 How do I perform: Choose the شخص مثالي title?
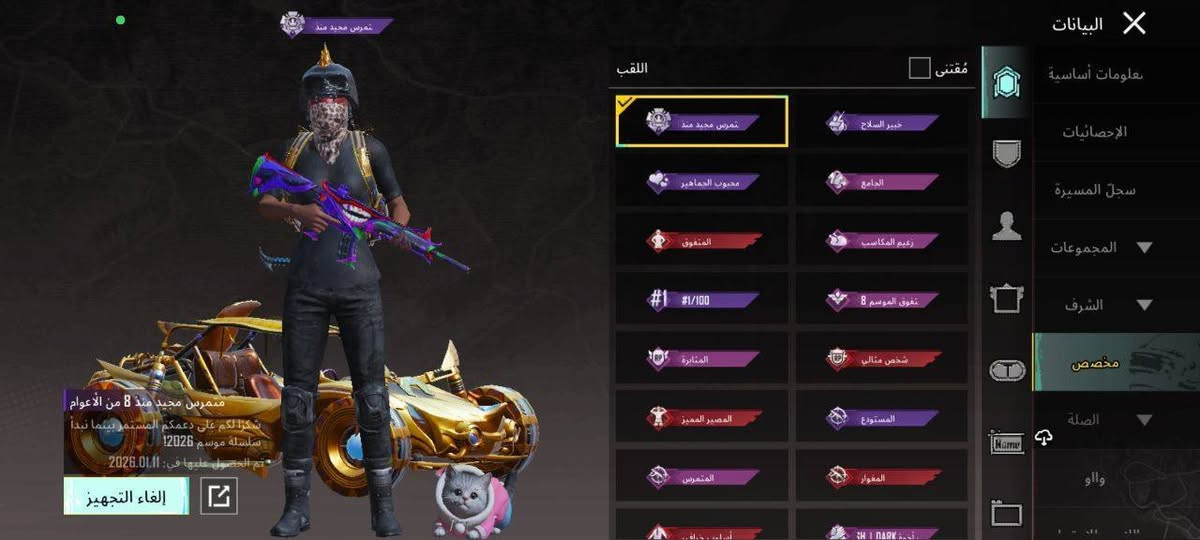tap(882, 358)
